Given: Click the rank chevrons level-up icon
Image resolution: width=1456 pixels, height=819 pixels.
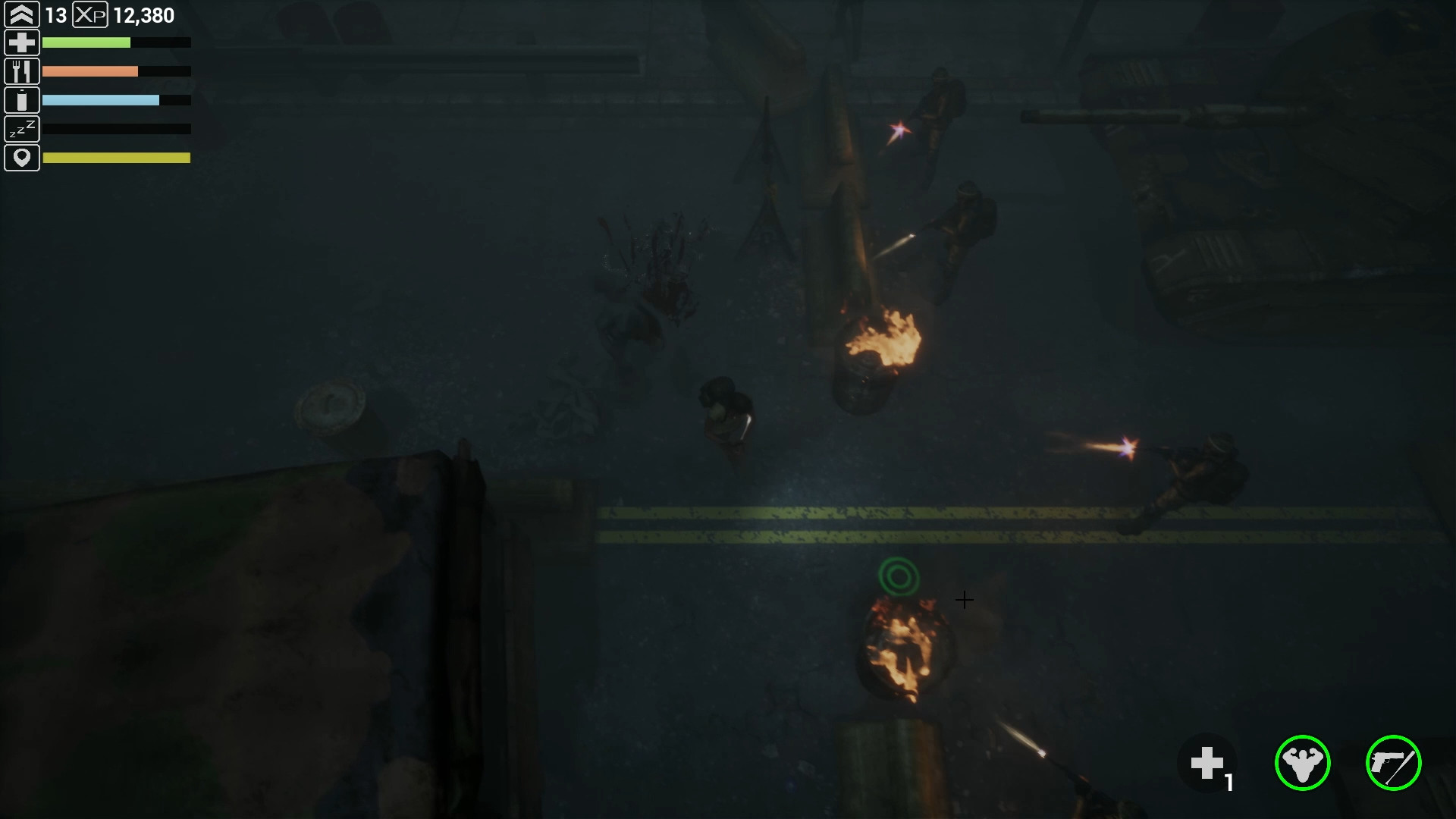Looking at the screenshot, I should point(22,13).
